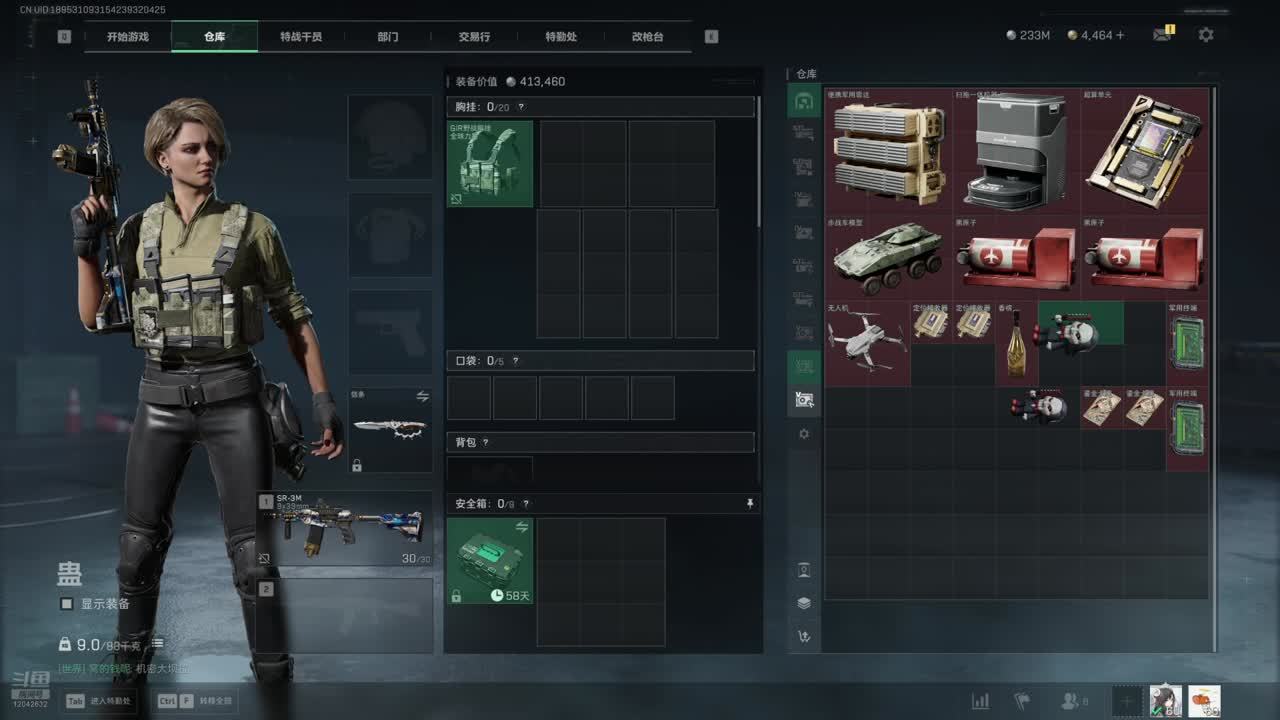Select the supercomputer unit item
The height and width of the screenshot is (720, 1280).
coord(1144,151)
